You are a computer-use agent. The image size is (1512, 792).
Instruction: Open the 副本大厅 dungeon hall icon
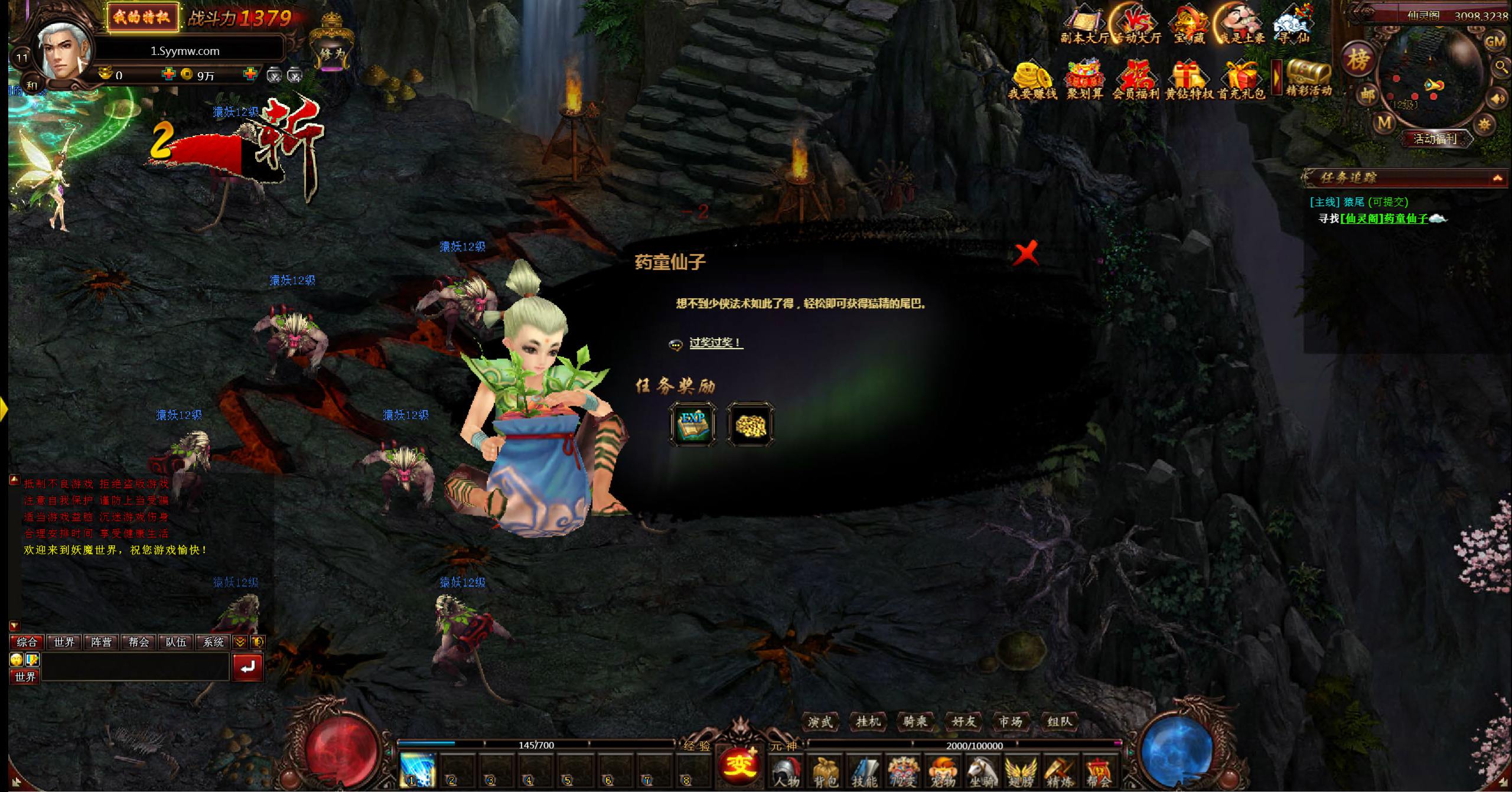point(1084,27)
